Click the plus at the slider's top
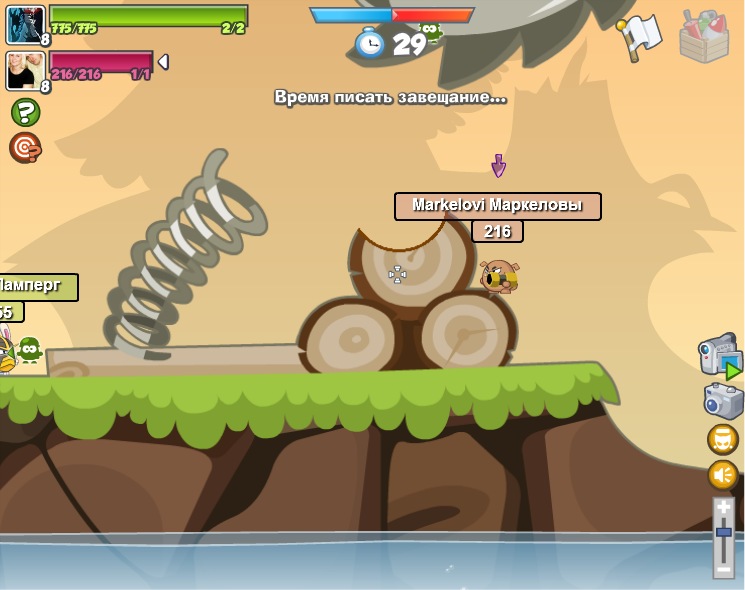745x590 pixels. pyautogui.click(x=723, y=508)
